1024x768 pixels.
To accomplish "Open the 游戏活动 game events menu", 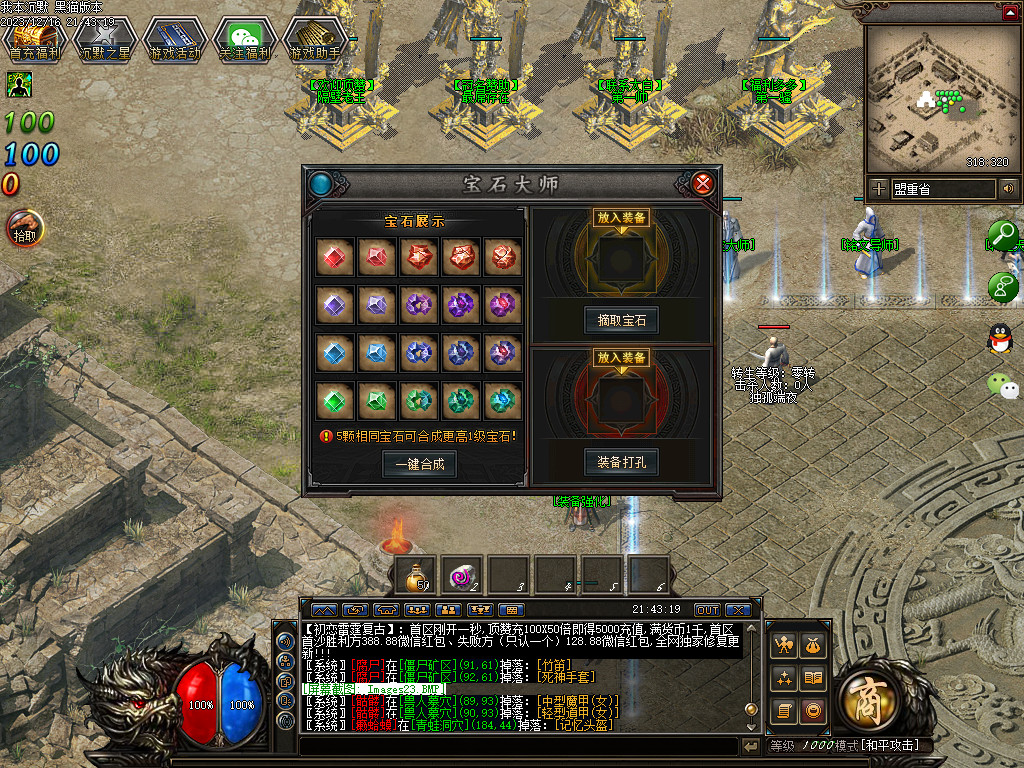I will click(175, 40).
